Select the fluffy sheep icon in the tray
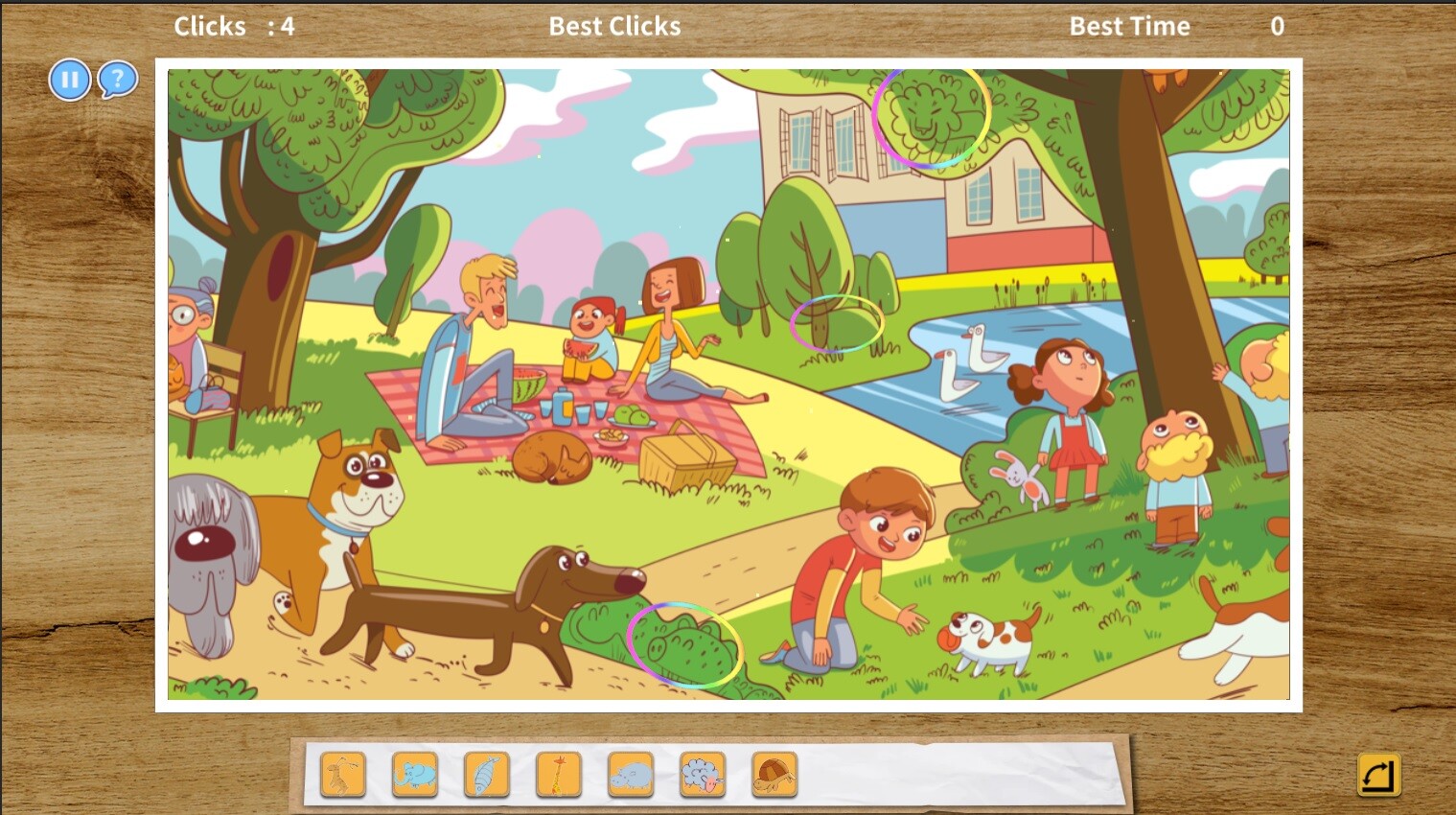This screenshot has width=1456, height=815. [x=702, y=775]
